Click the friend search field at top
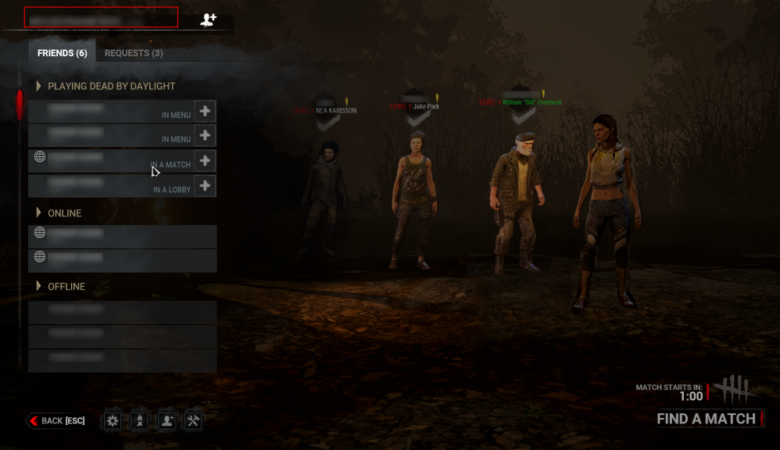The width and height of the screenshot is (780, 450). tap(102, 17)
